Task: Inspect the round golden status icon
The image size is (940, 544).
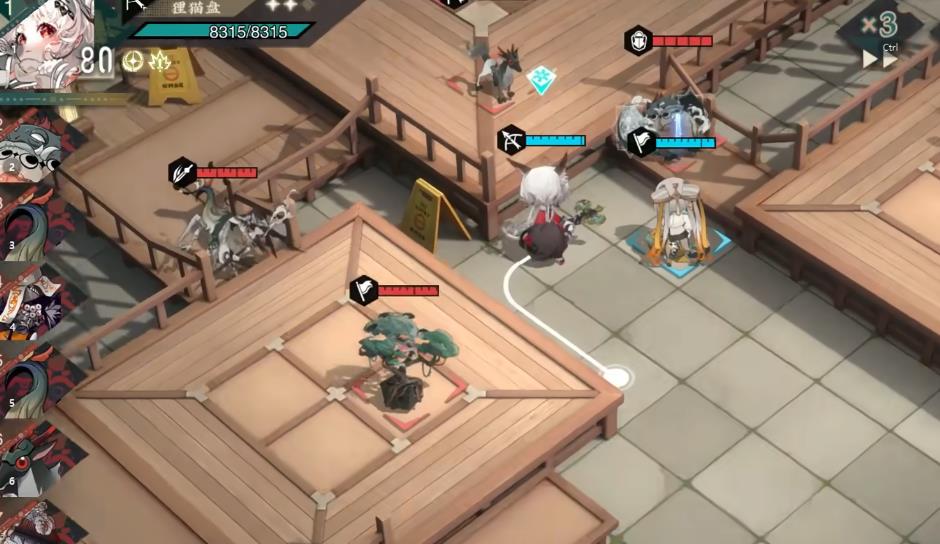Action: point(133,61)
